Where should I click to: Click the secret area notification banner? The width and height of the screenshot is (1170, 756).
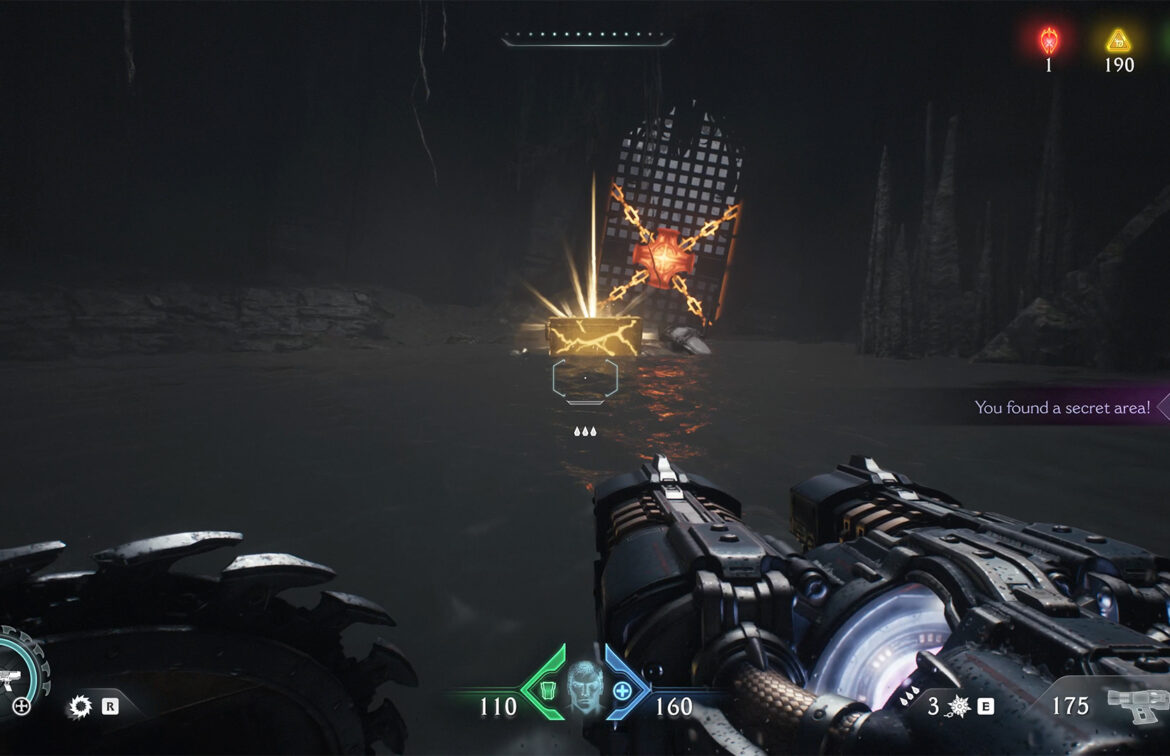(1063, 407)
